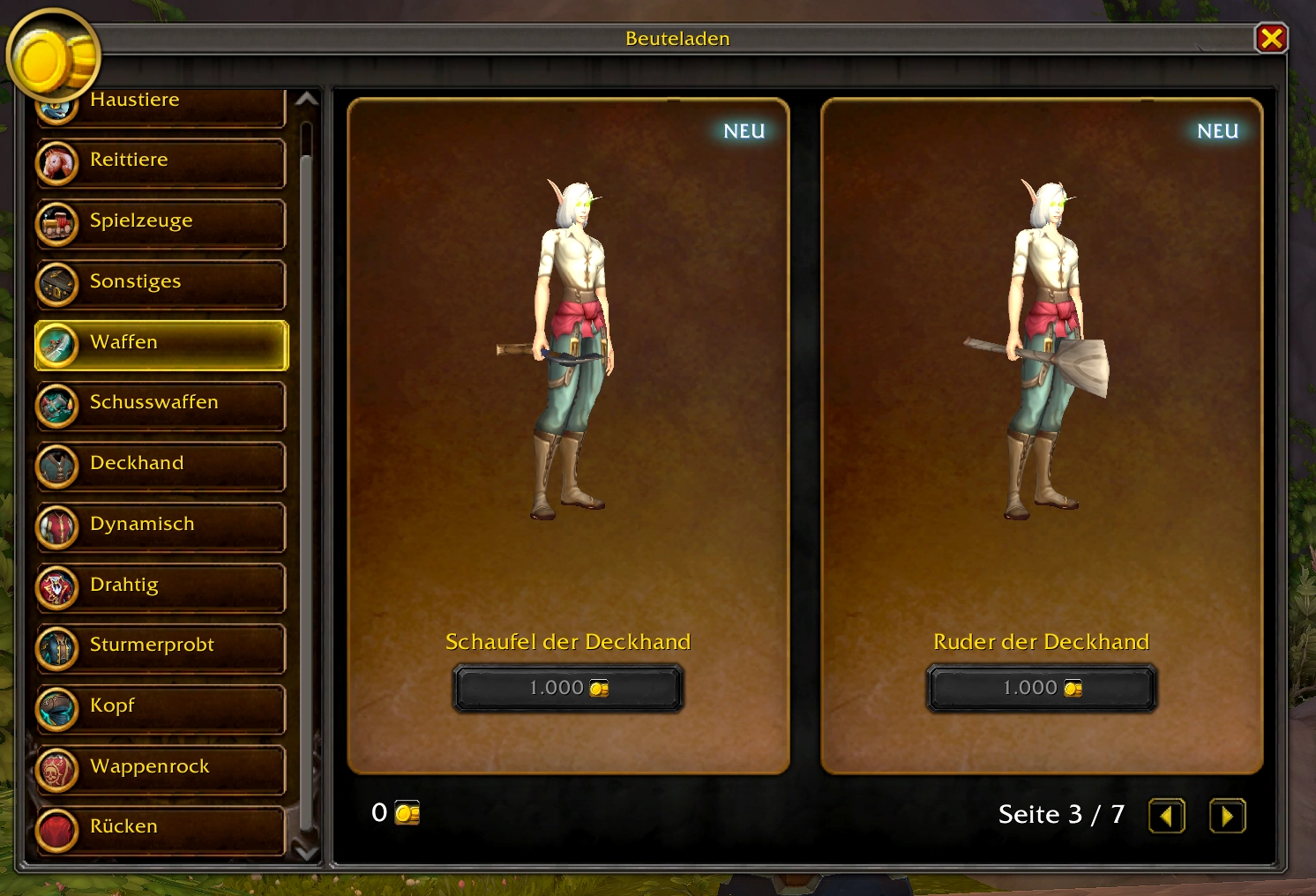
Task: Click the category list scroll-down arrow
Action: [x=306, y=852]
